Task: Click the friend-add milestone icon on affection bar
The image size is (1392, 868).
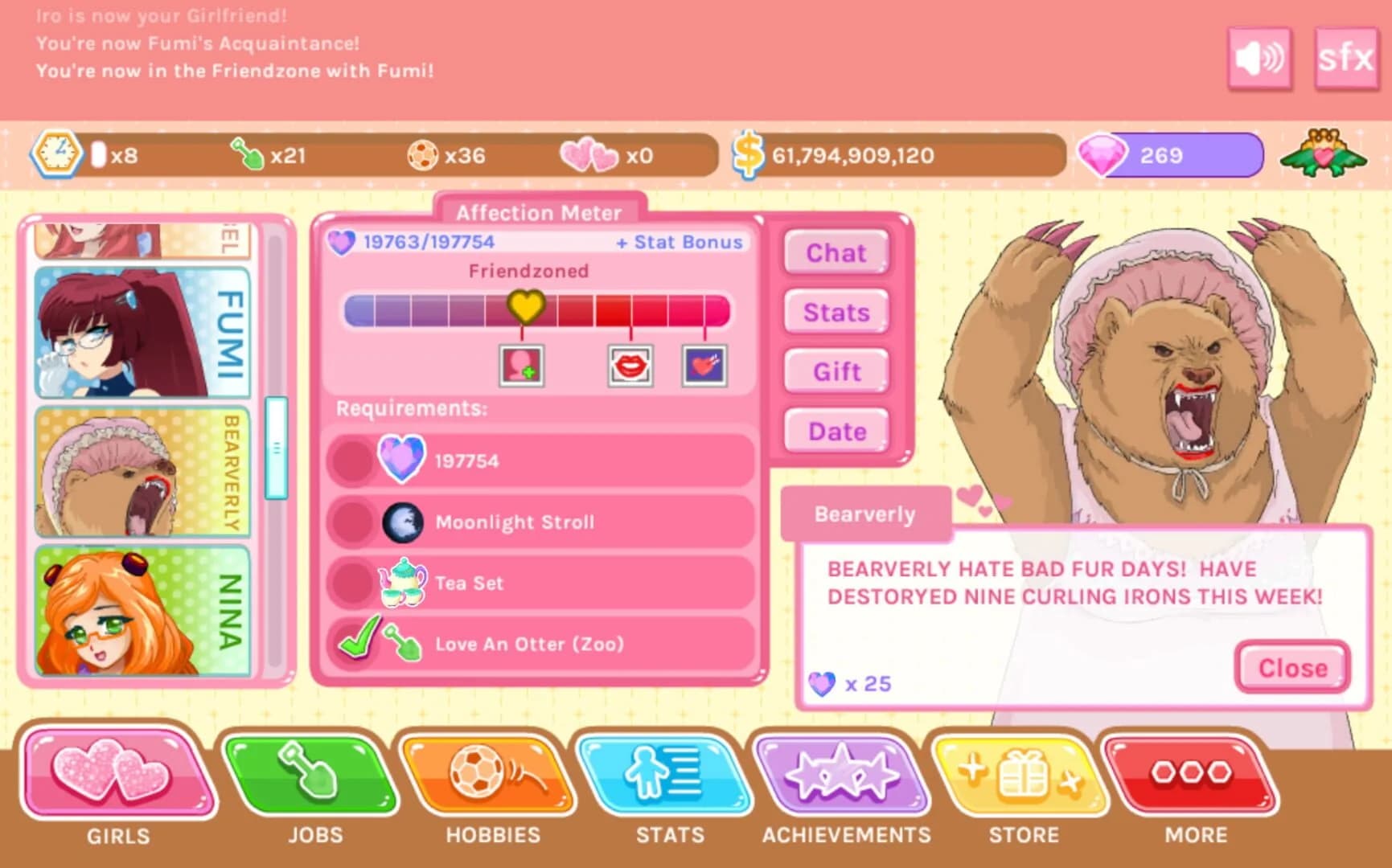Action: point(521,366)
